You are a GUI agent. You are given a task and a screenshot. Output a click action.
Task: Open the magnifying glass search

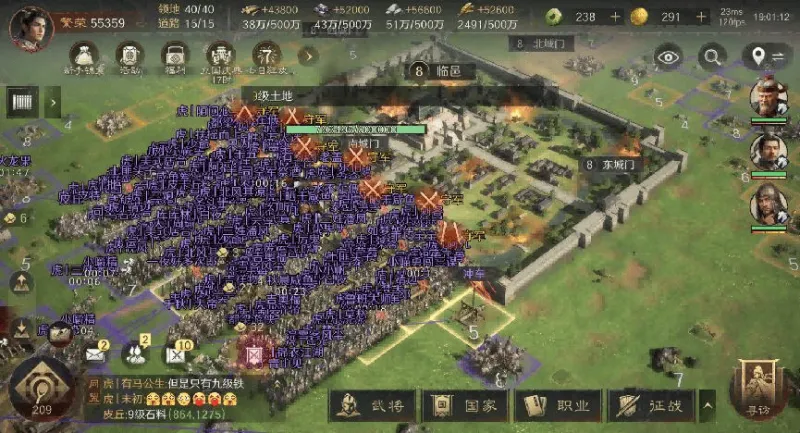(712, 57)
